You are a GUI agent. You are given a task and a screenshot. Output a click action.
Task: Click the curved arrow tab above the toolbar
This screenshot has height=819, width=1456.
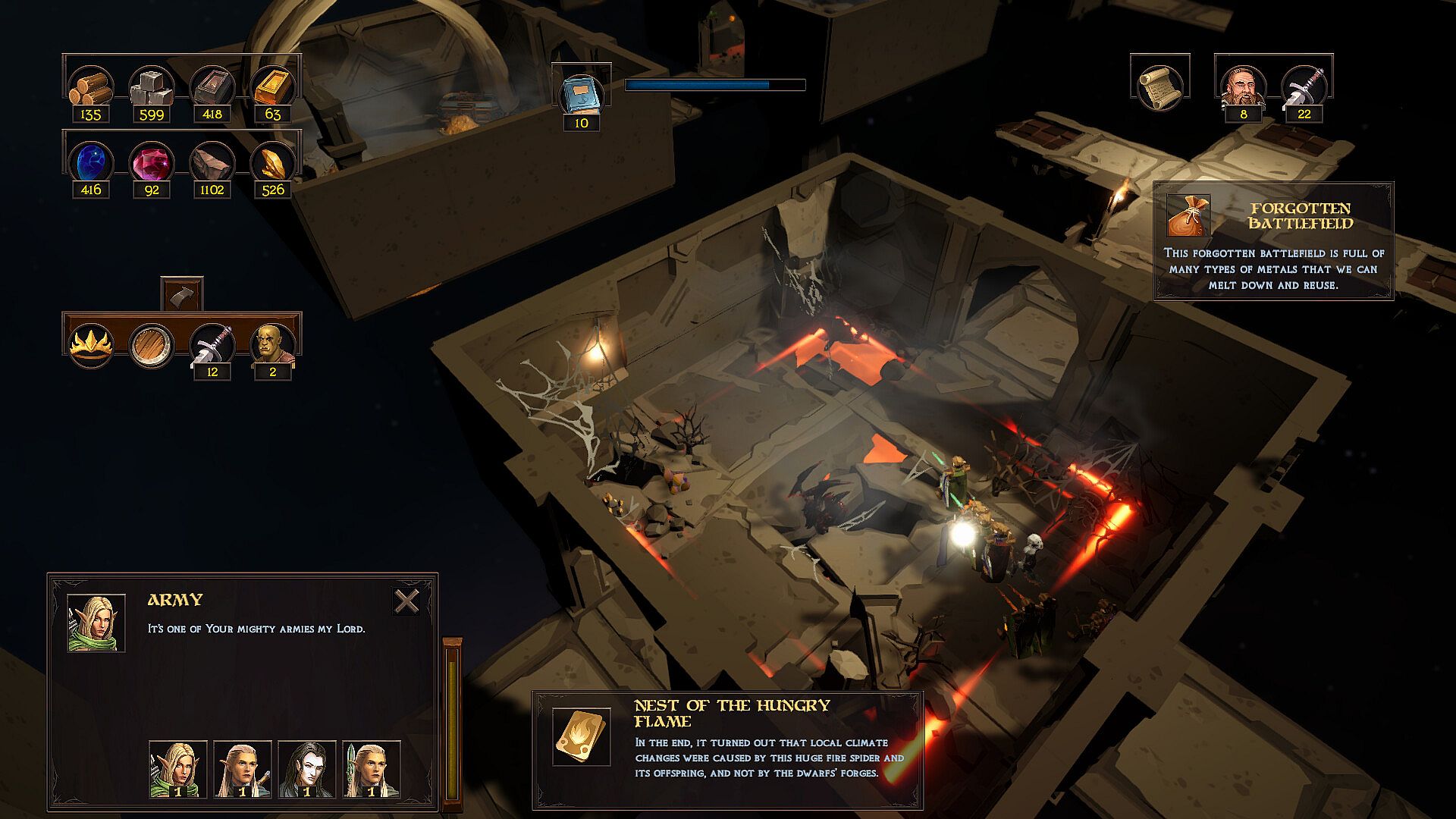click(182, 293)
